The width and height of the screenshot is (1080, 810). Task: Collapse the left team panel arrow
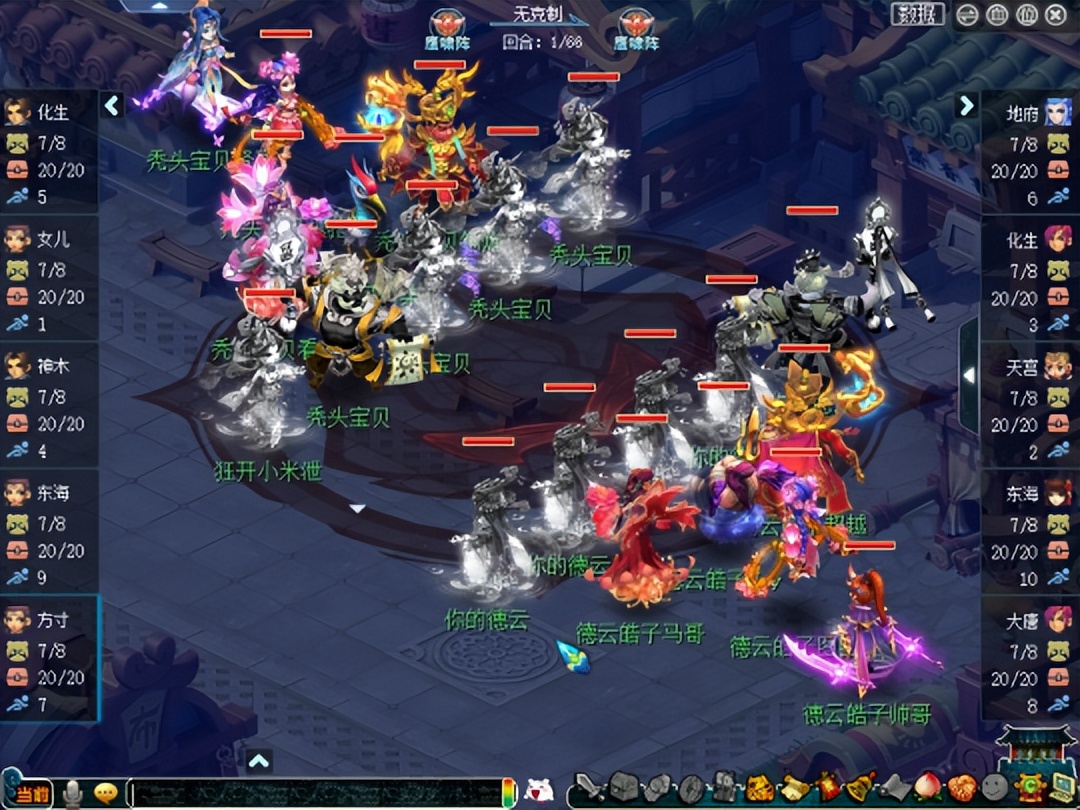[x=112, y=105]
